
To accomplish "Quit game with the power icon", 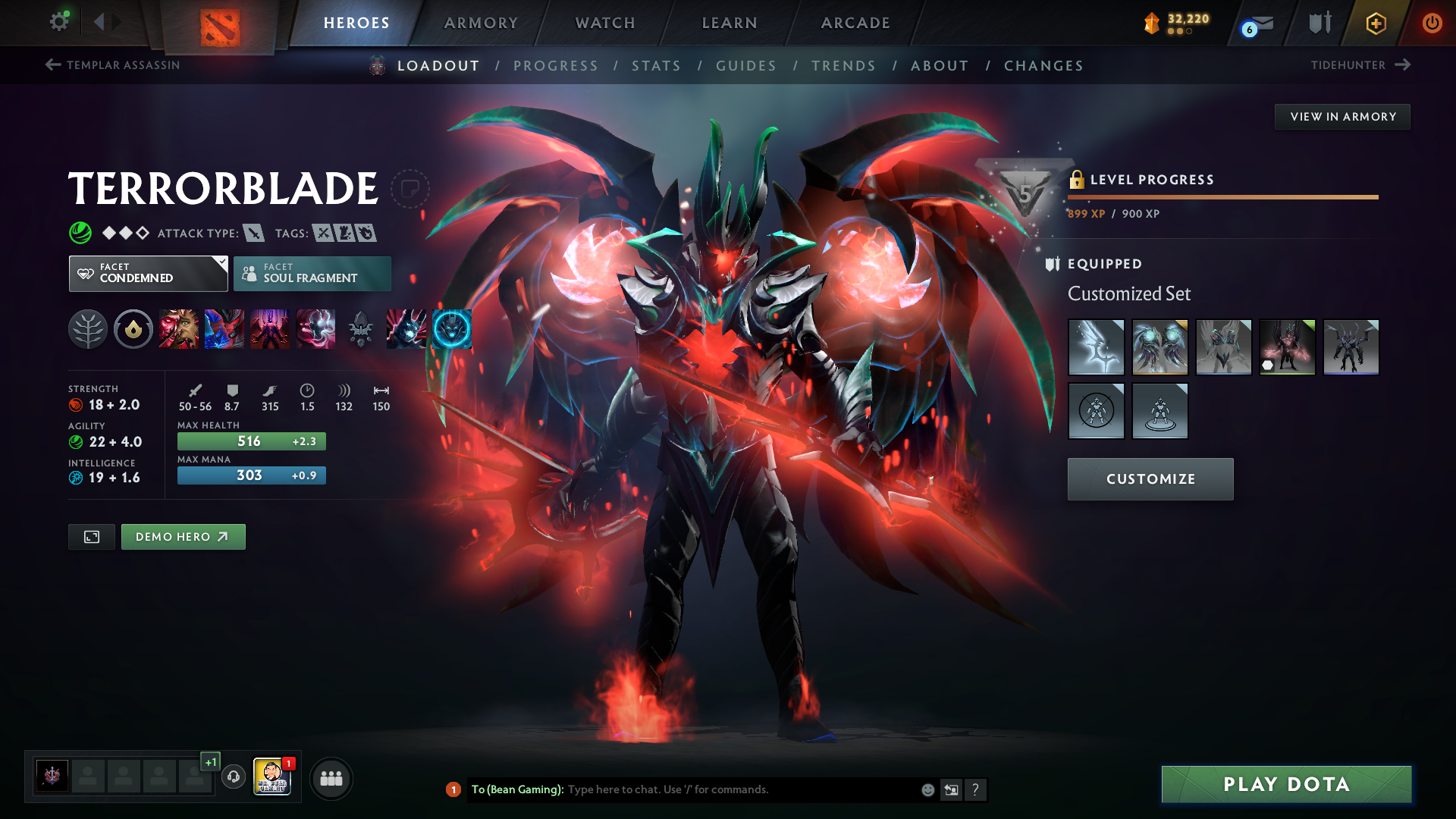I will tap(1432, 23).
